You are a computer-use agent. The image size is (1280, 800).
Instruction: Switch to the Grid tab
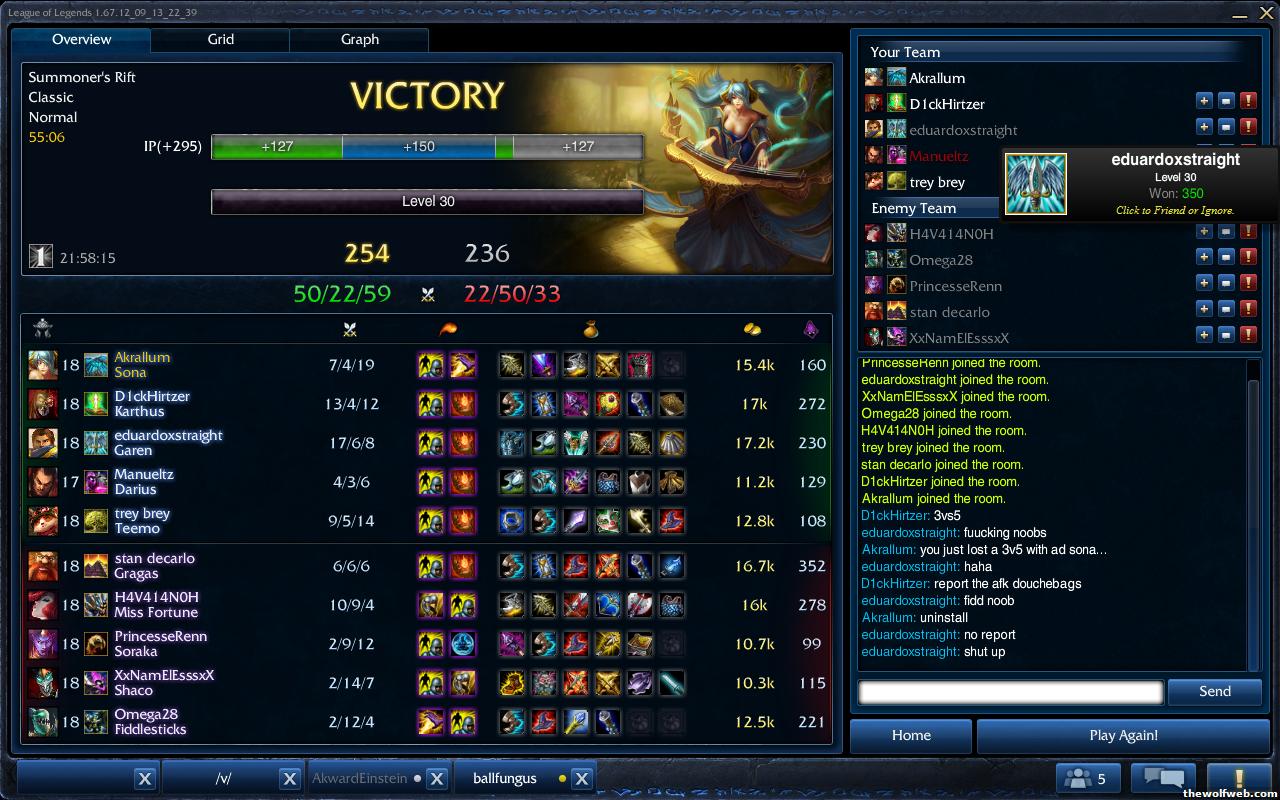(x=220, y=40)
